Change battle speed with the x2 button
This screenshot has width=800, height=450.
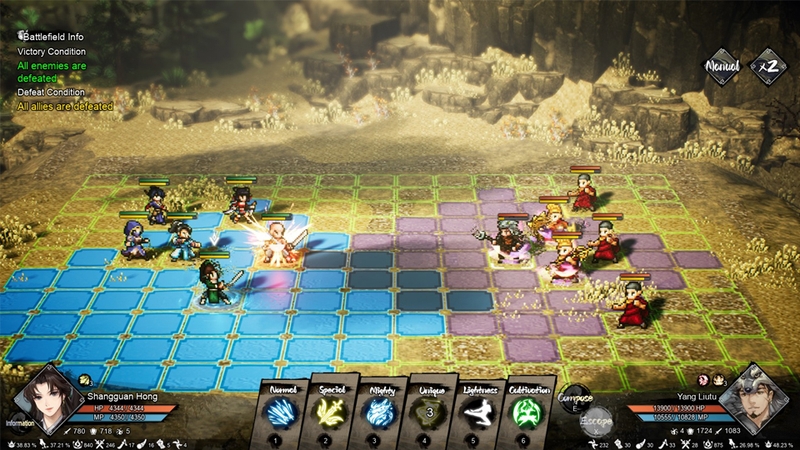767,66
